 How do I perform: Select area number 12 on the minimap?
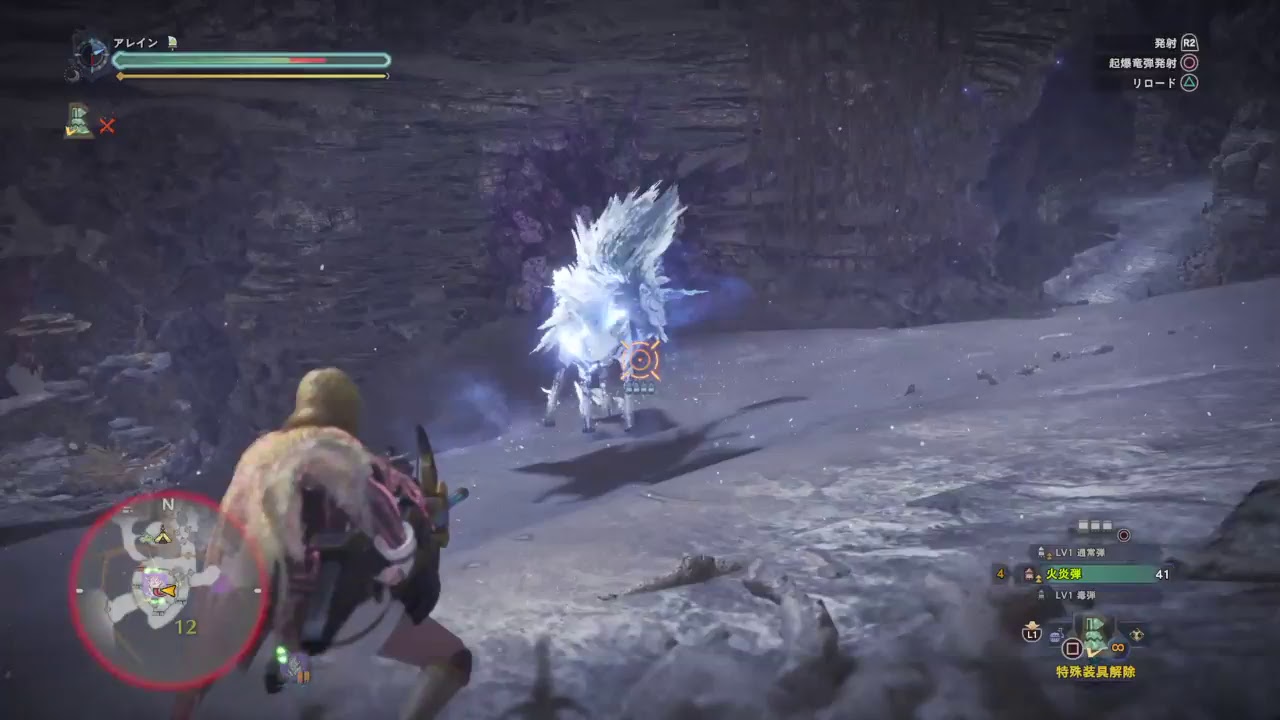click(186, 626)
